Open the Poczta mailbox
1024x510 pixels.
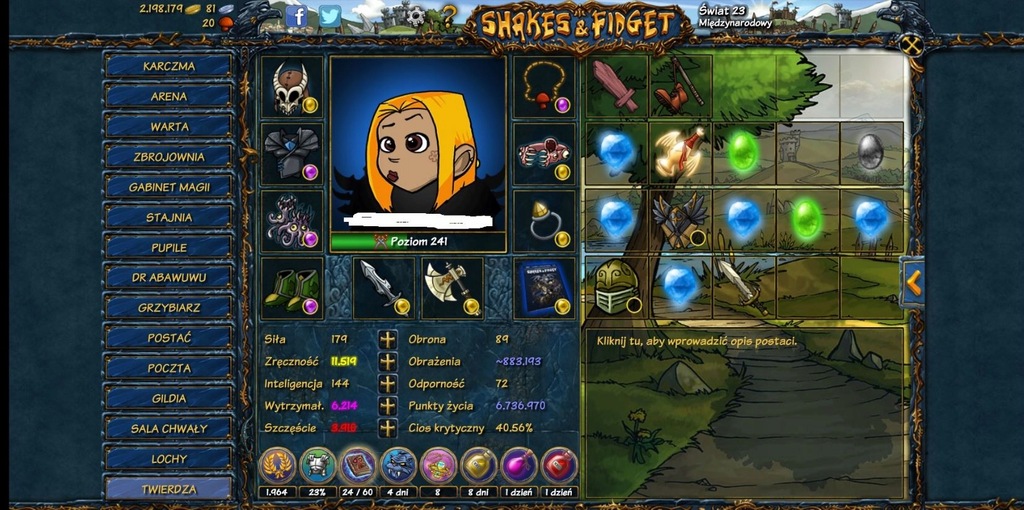coord(169,368)
